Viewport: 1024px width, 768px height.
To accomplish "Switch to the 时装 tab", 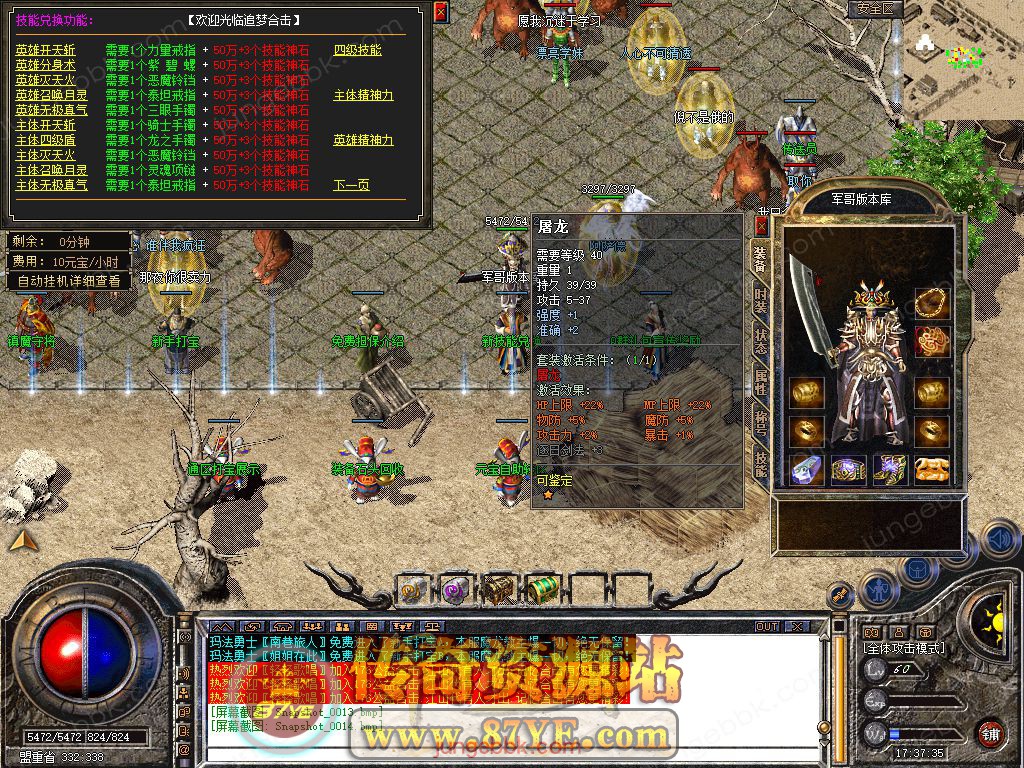I will [761, 299].
